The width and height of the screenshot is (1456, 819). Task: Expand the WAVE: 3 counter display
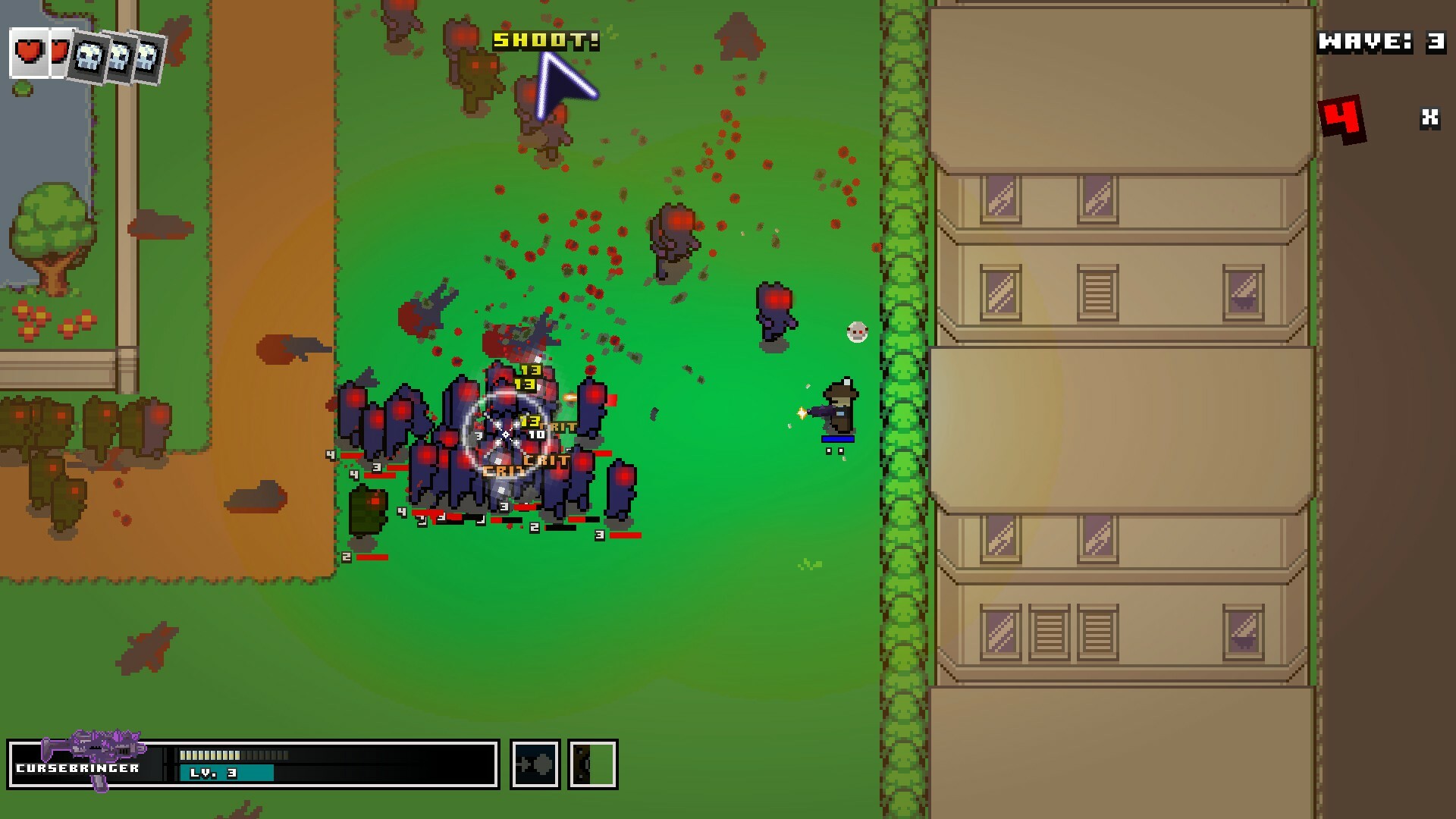[1380, 43]
